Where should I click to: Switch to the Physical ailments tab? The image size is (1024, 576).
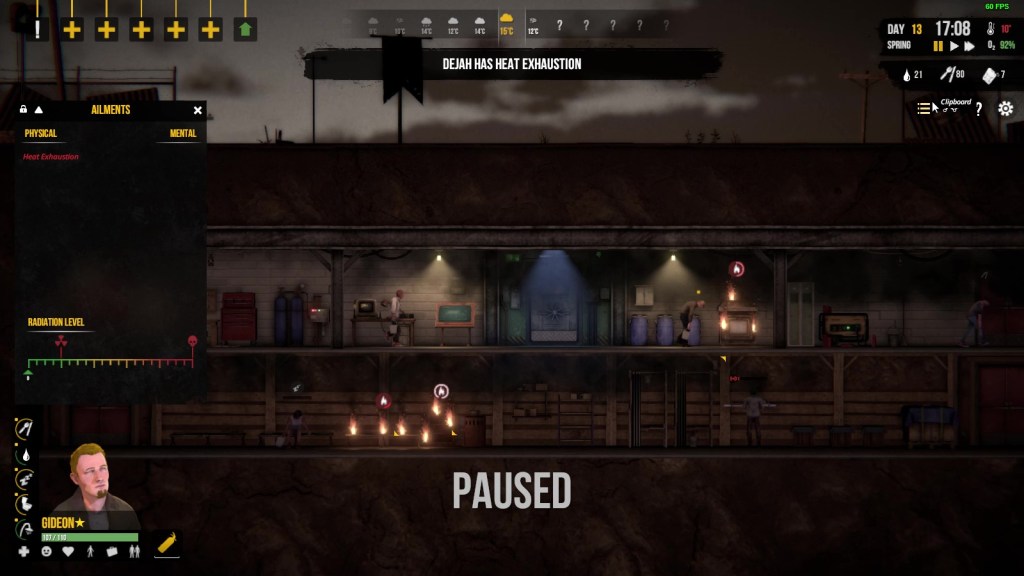point(41,133)
